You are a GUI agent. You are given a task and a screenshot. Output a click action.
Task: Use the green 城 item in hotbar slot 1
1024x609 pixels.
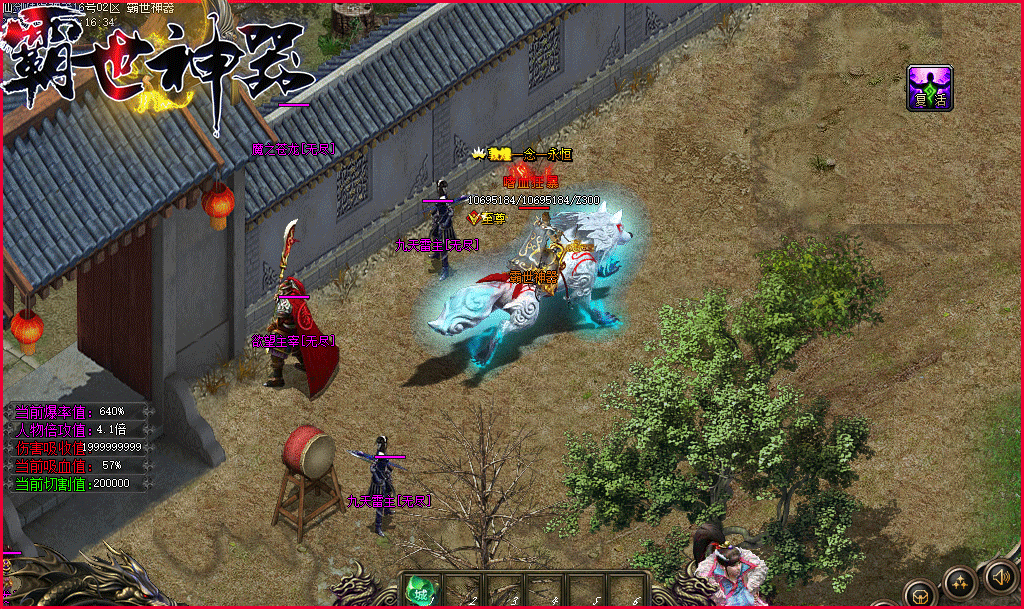tap(421, 590)
